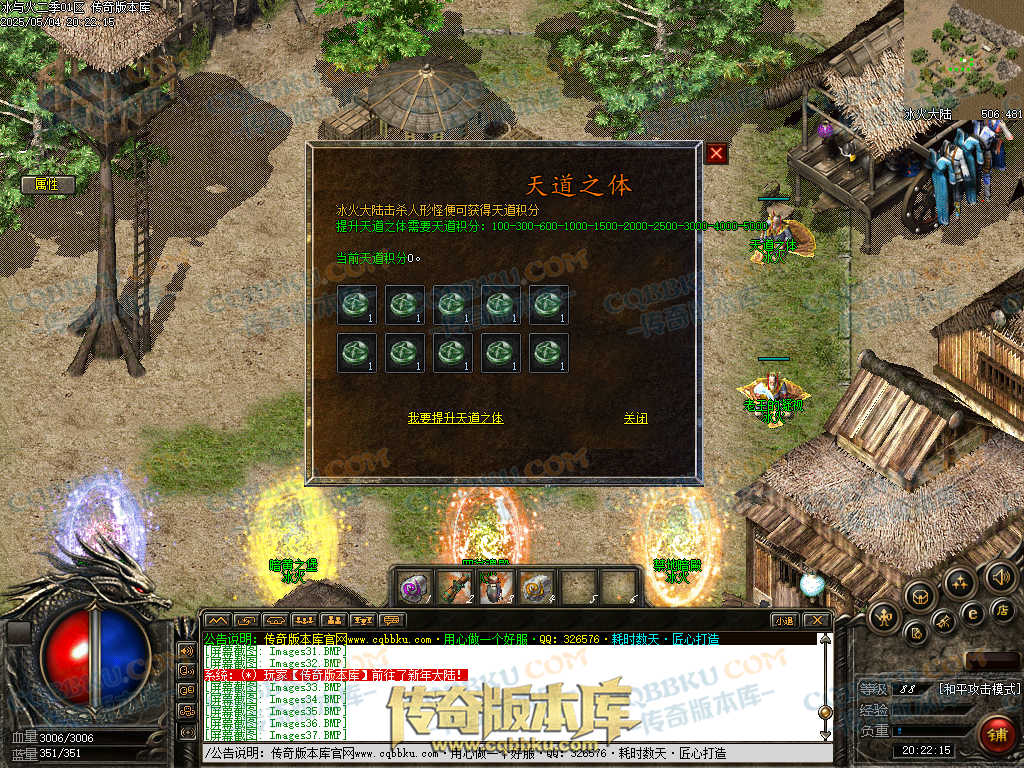Click the chat input field

(510, 753)
